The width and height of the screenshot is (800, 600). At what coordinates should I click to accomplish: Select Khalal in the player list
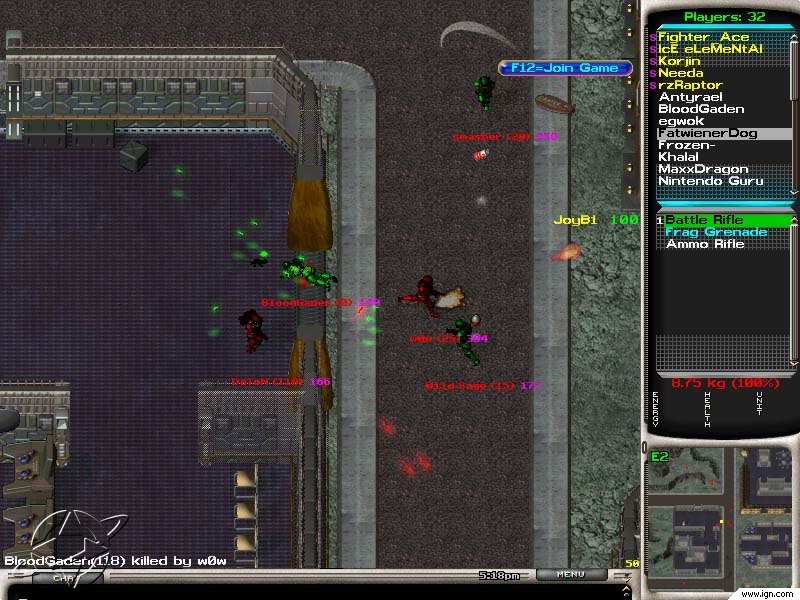tap(679, 157)
